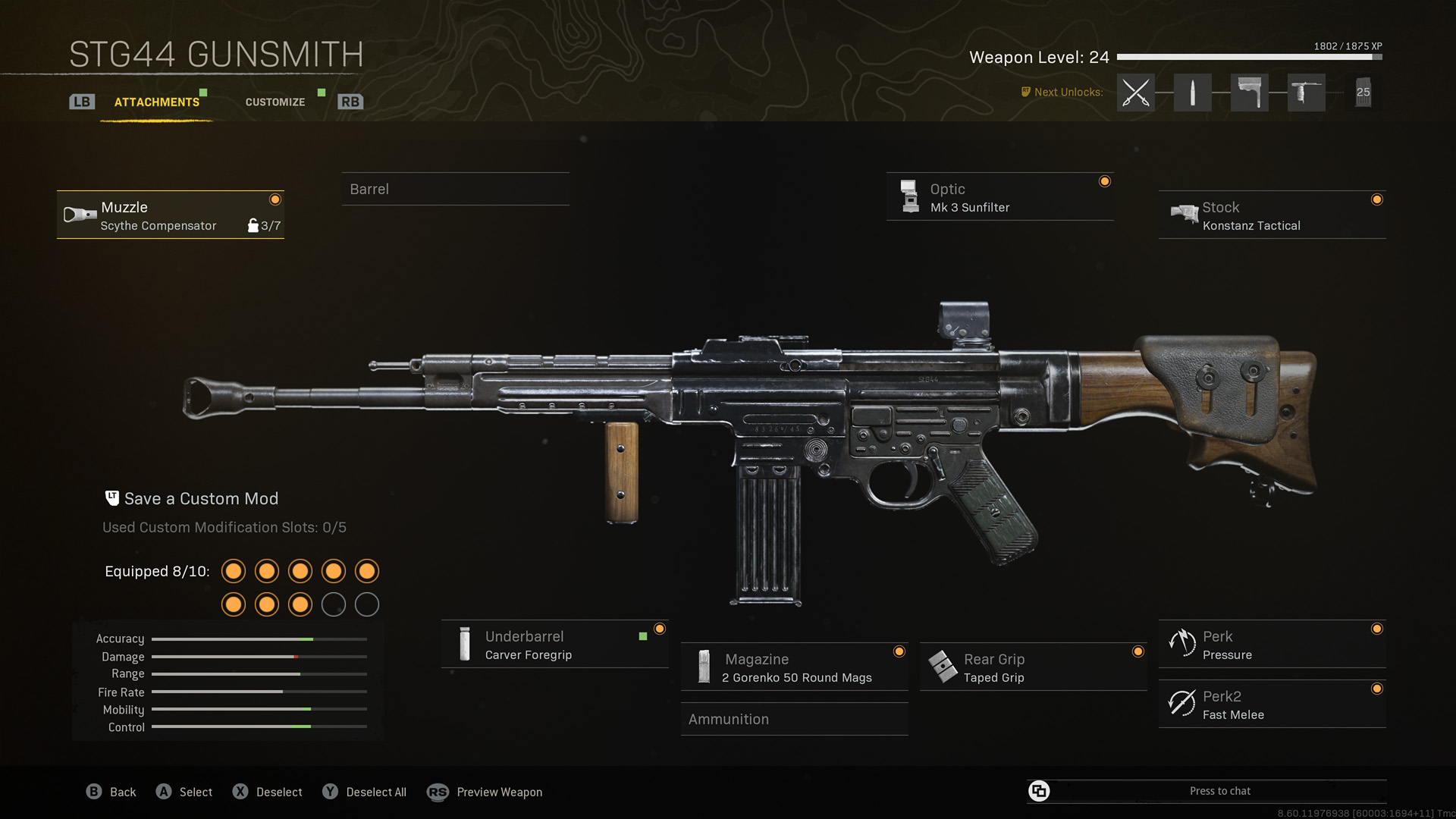Screen dimensions: 1456x819
Task: Click Save a Custom Mod
Action: [201, 498]
